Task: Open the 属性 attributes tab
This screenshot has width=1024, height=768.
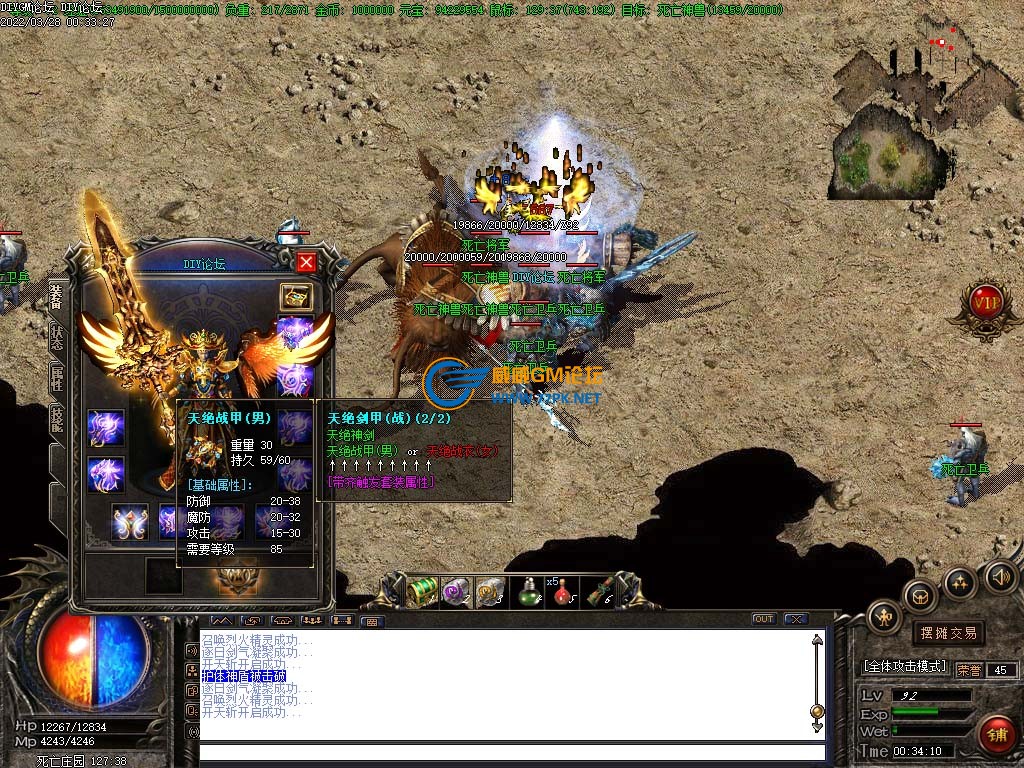Action: pyautogui.click(x=57, y=377)
